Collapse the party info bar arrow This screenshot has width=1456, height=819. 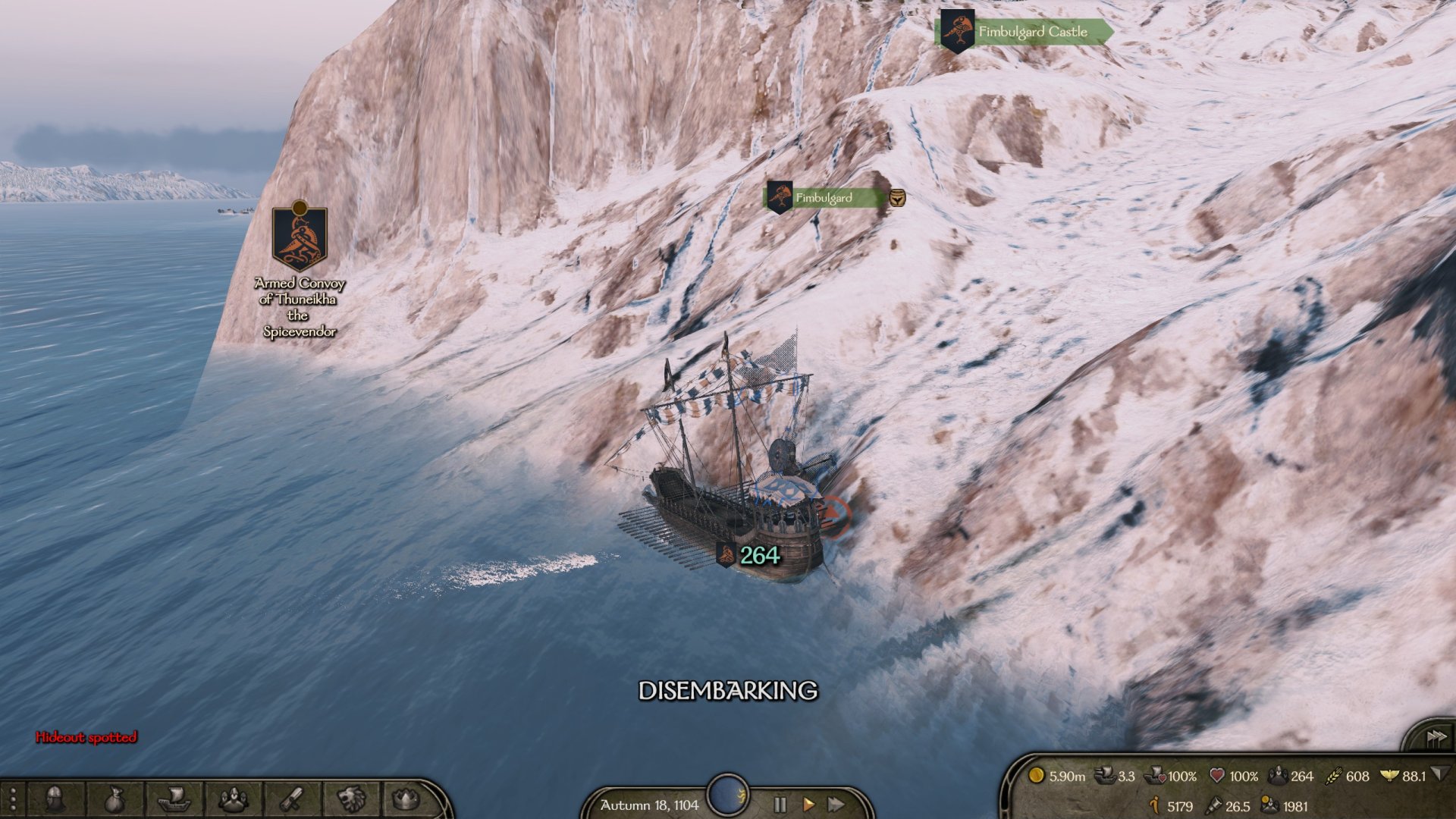click(1439, 774)
